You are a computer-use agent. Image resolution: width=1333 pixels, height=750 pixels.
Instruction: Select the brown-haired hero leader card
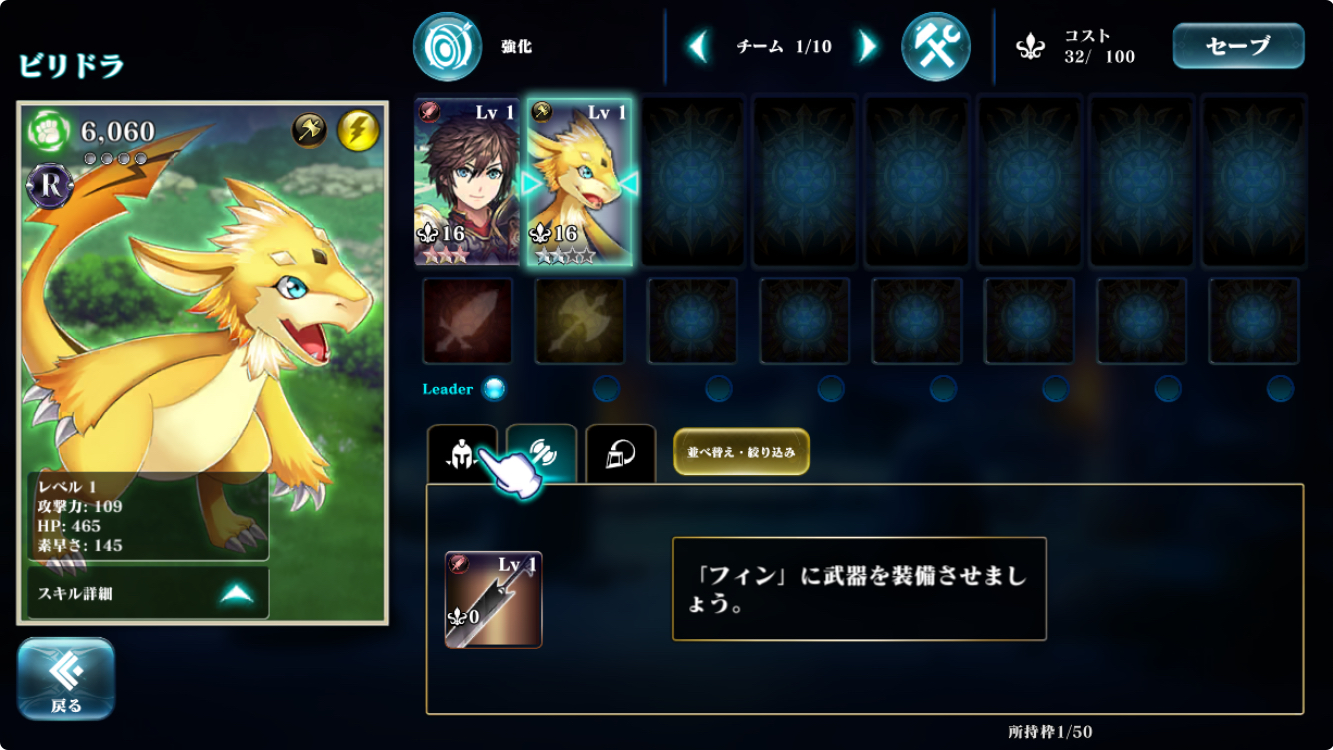pos(467,182)
